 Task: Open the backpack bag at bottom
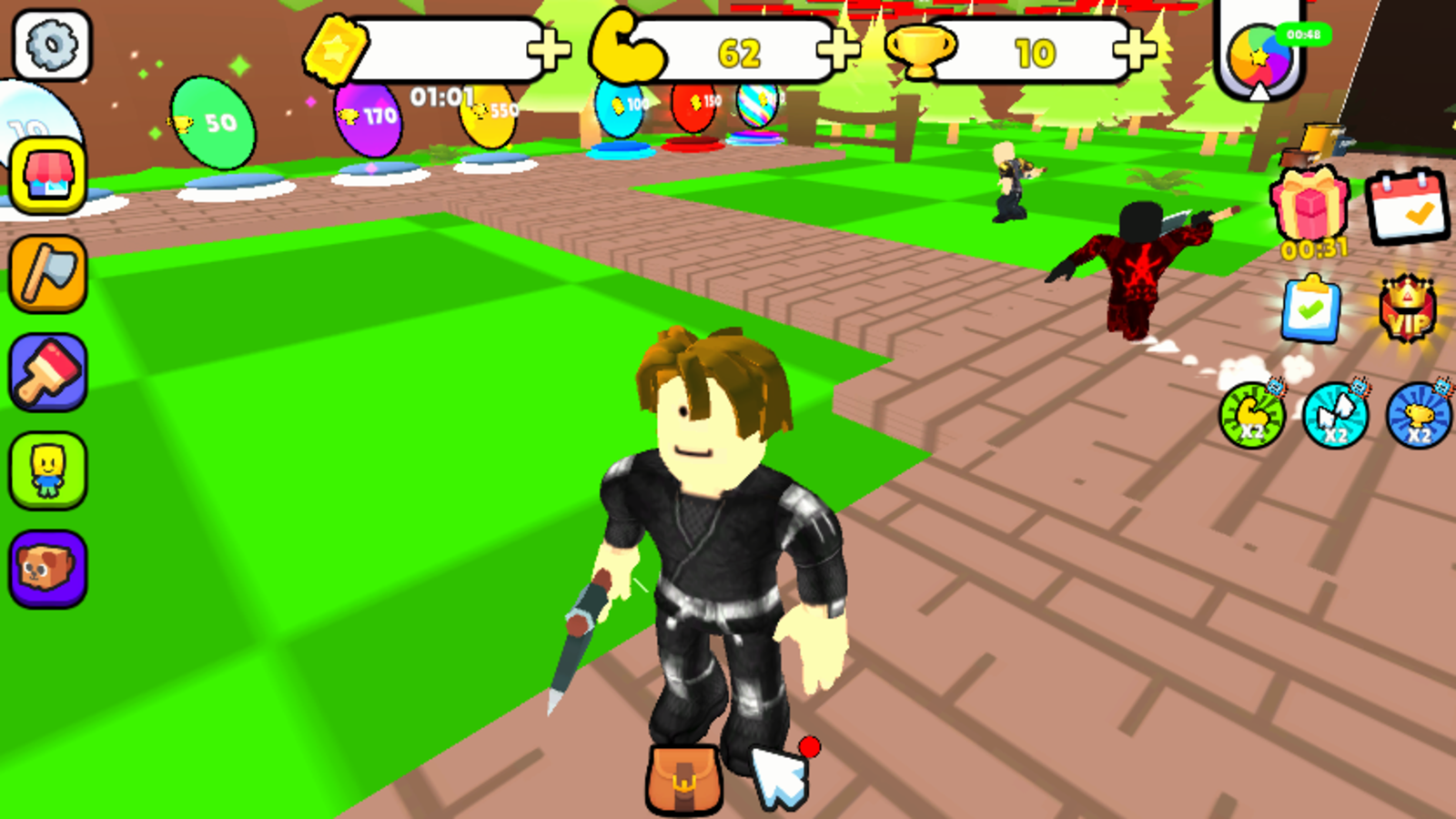click(682, 778)
